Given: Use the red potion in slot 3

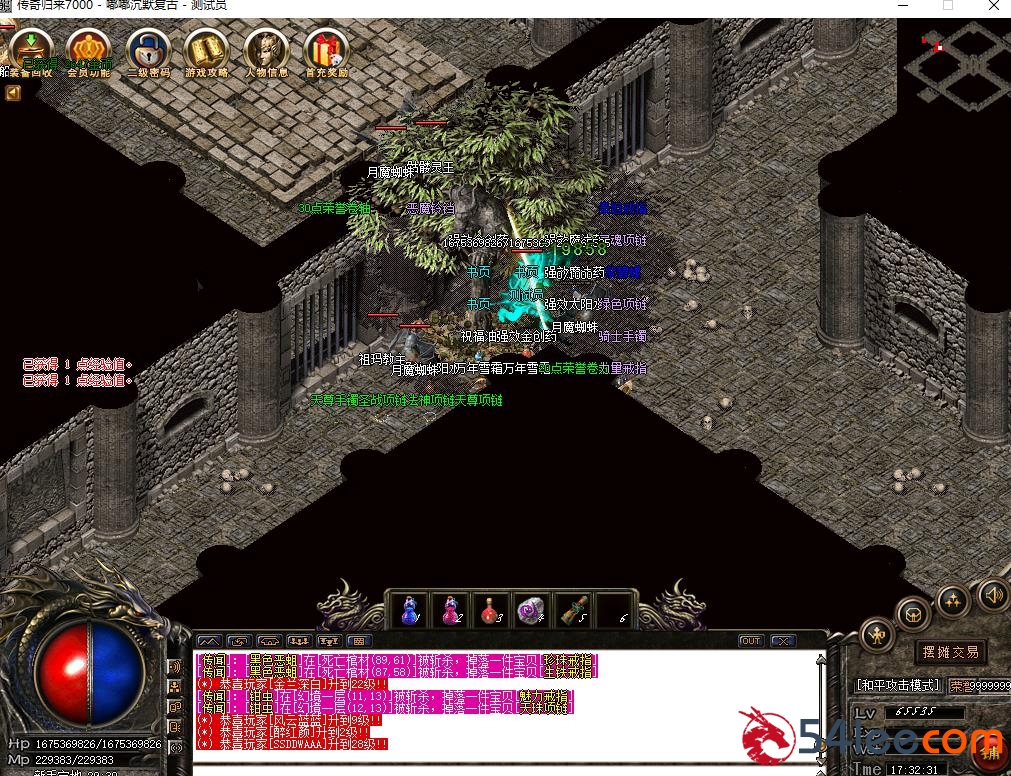Looking at the screenshot, I should (x=490, y=609).
